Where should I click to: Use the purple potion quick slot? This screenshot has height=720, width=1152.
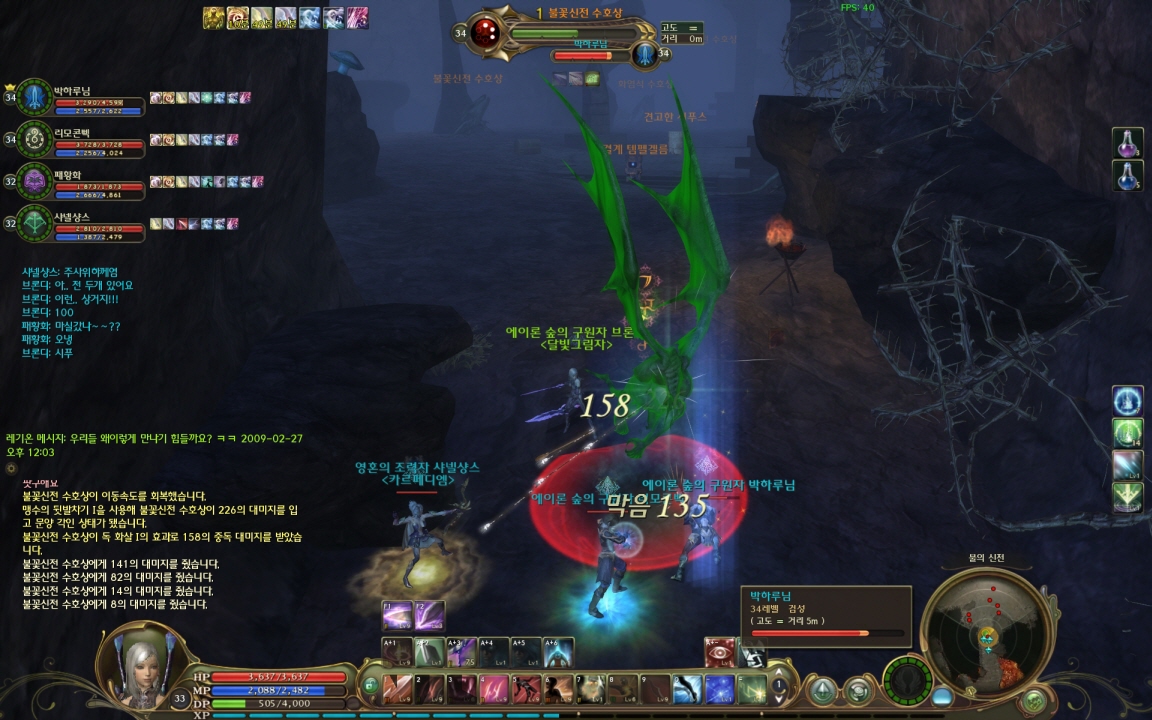click(1128, 143)
